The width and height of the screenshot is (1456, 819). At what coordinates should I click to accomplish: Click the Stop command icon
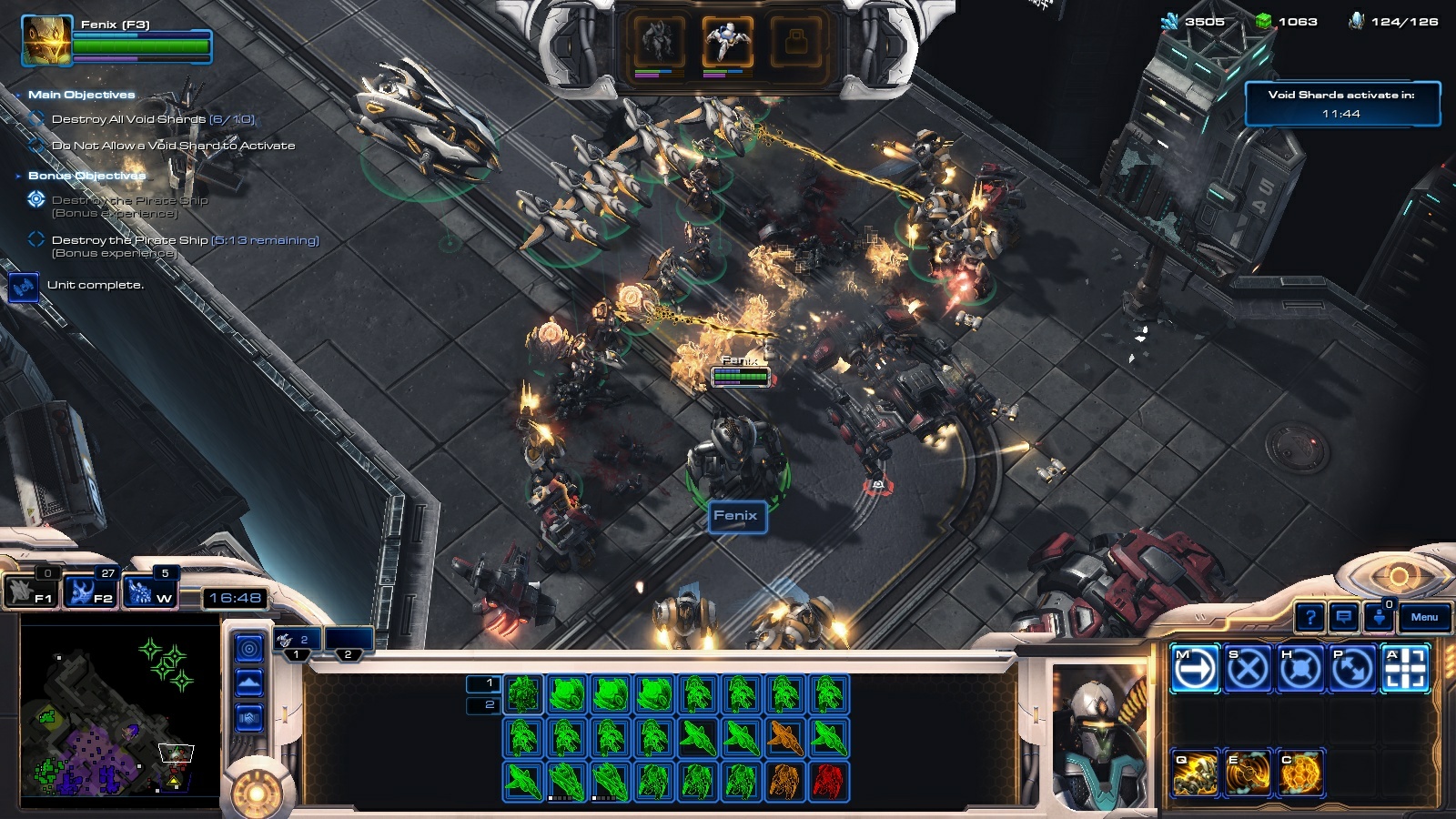(x=1248, y=669)
